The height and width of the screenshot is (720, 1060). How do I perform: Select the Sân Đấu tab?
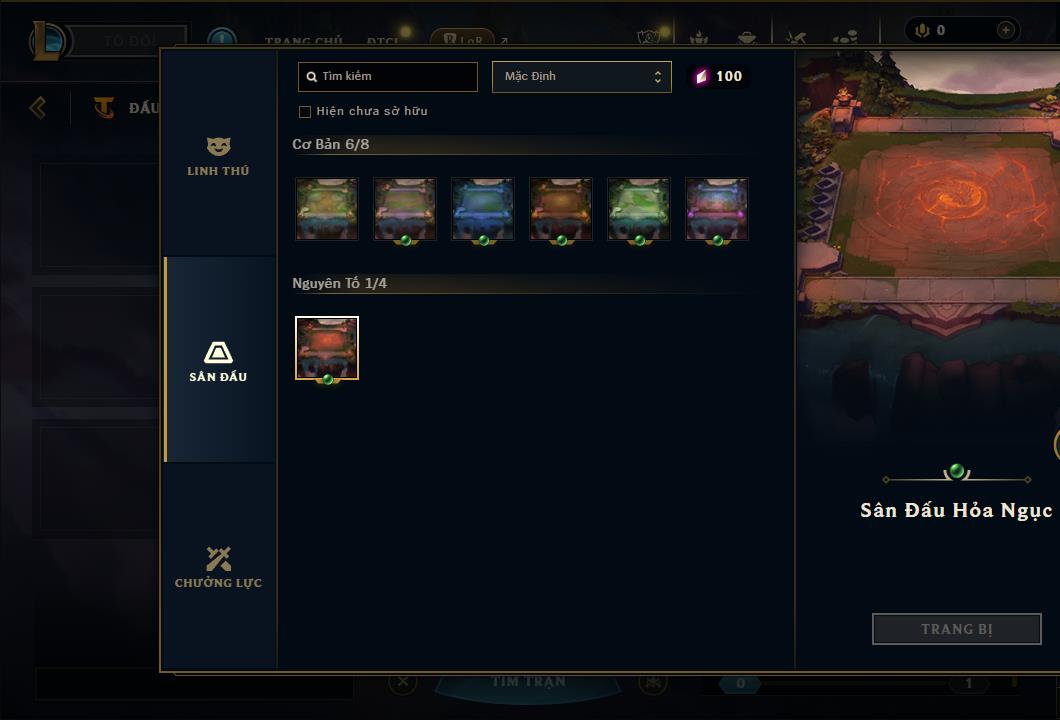[x=218, y=361]
